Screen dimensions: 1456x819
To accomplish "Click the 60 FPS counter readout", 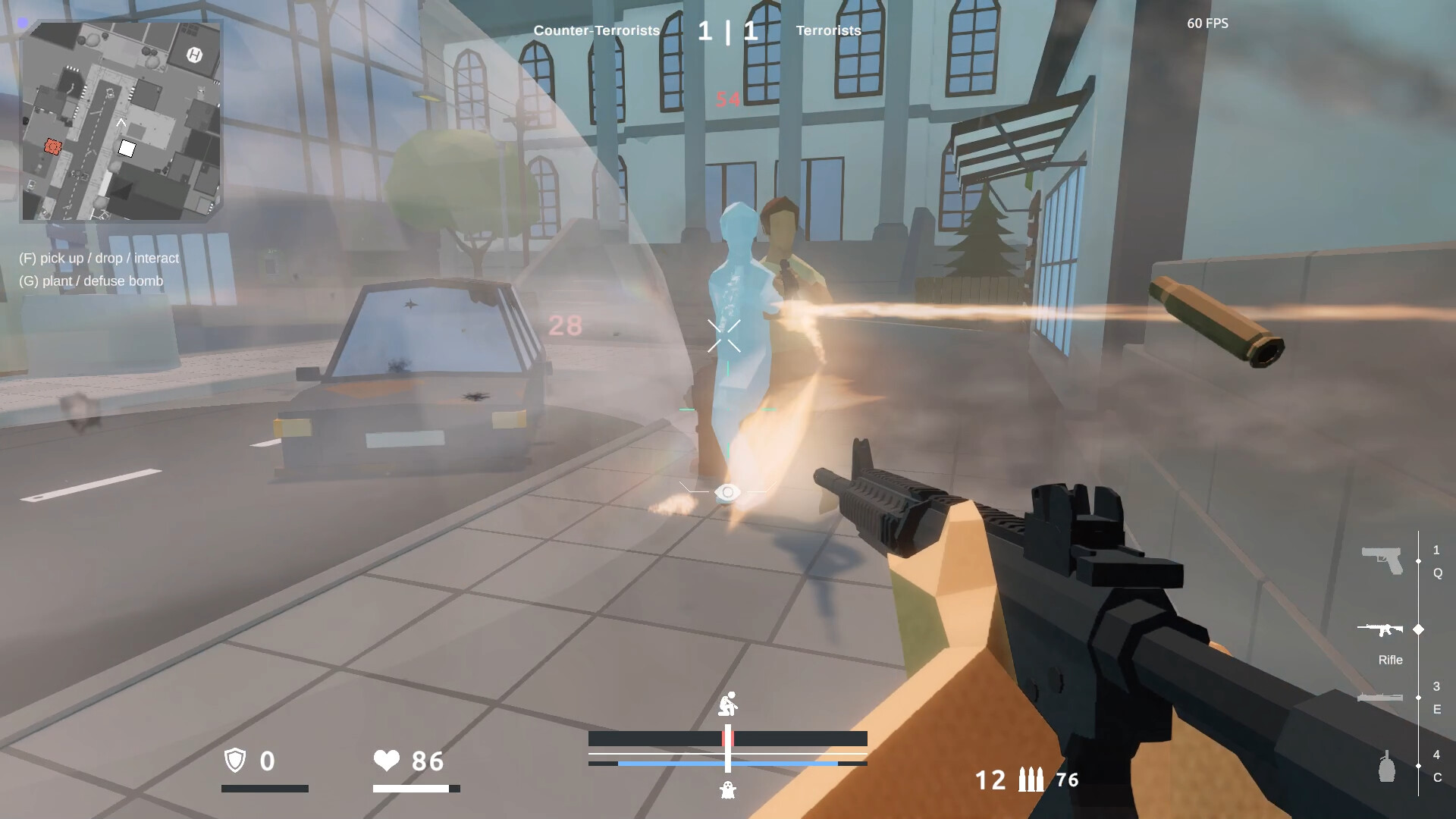I will click(x=1207, y=24).
